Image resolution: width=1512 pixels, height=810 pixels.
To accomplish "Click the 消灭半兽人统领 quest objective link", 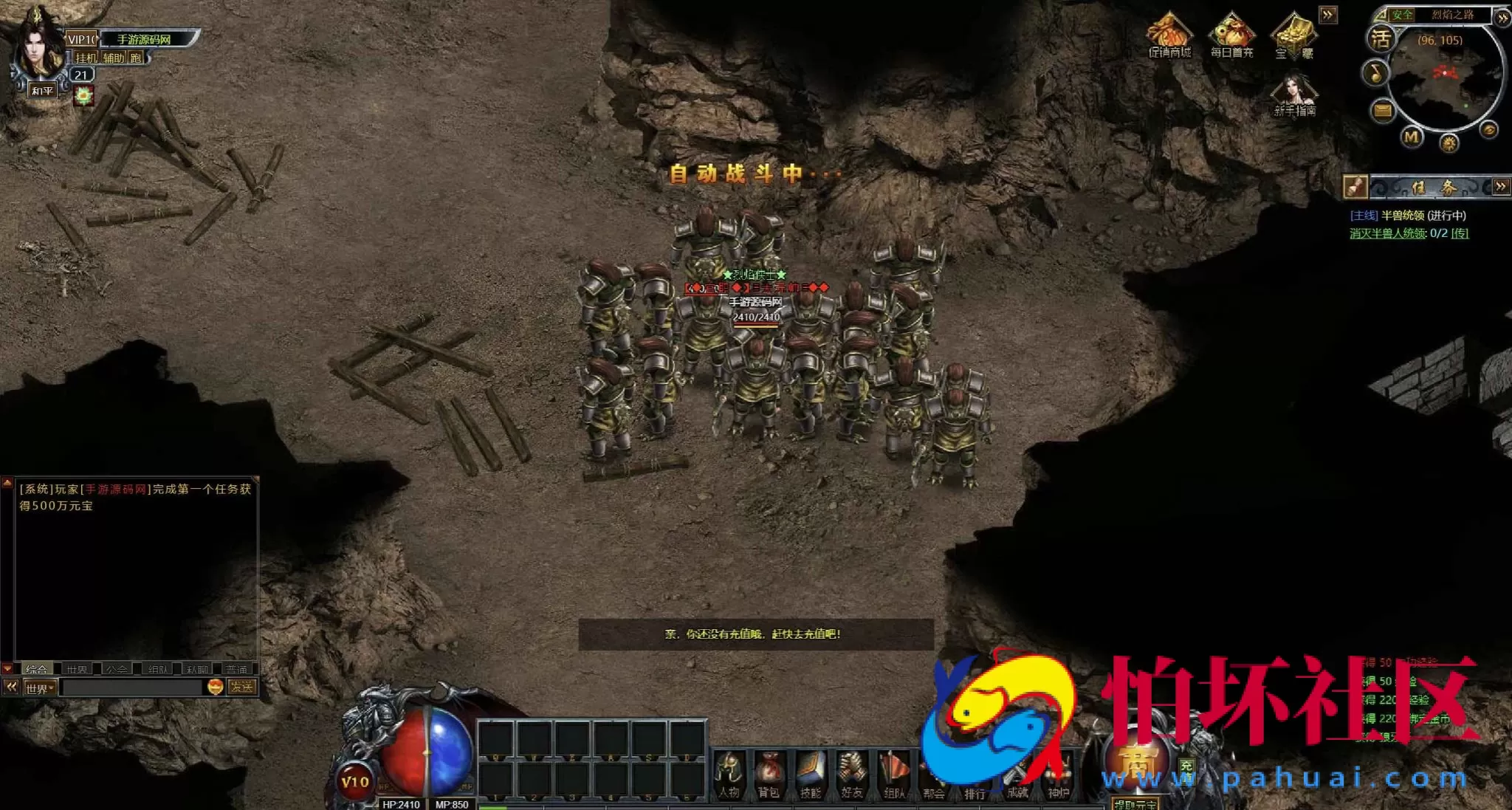I will (1388, 233).
